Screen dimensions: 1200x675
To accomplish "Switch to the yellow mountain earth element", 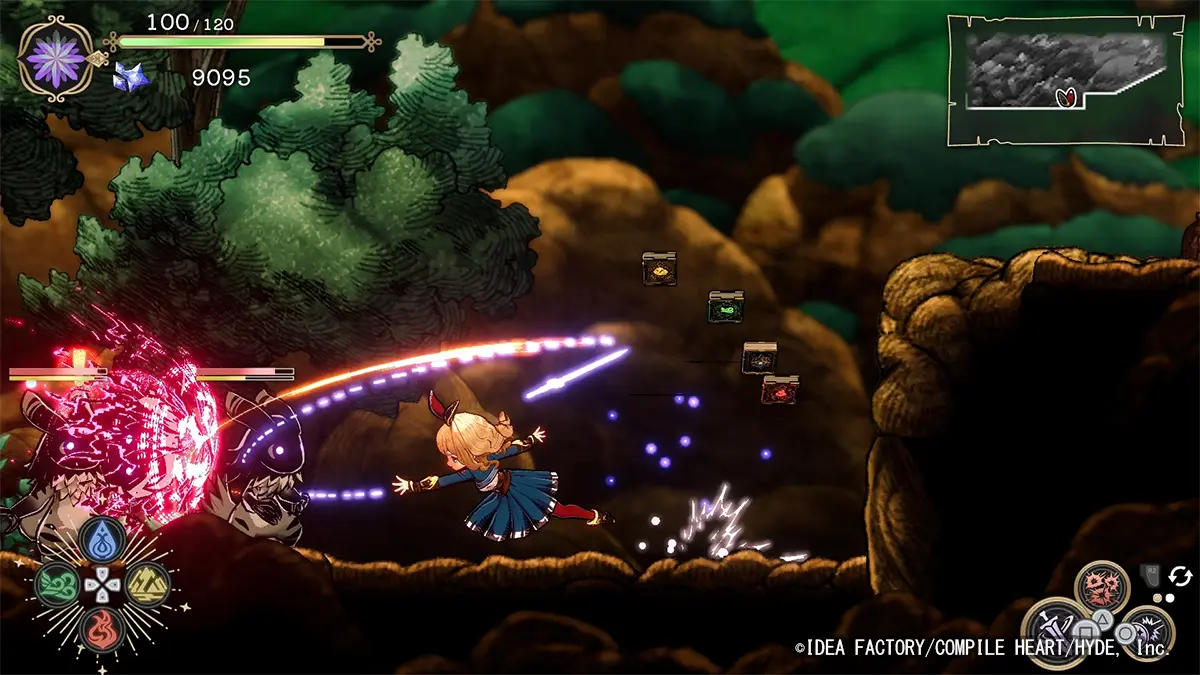I will click(x=148, y=585).
